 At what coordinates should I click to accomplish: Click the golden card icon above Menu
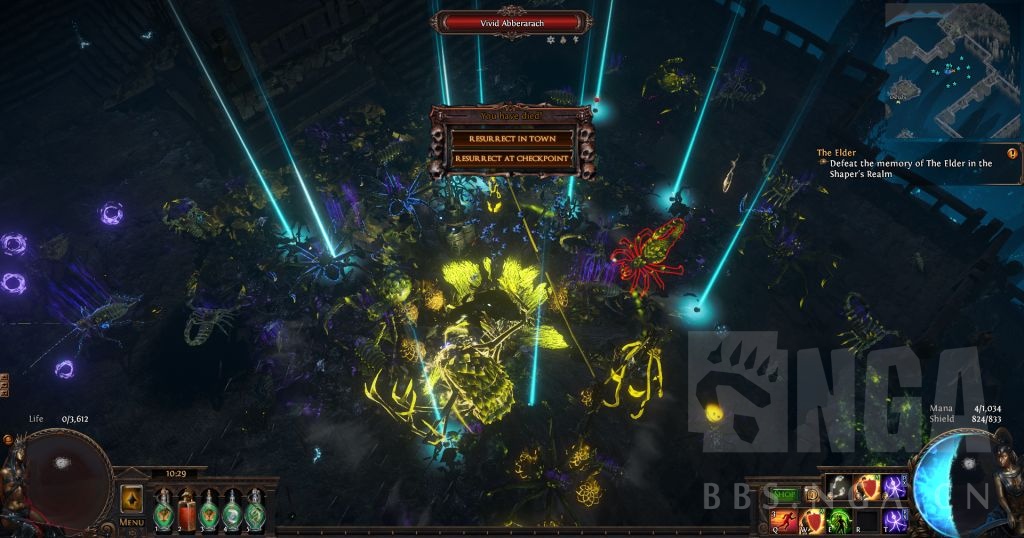coord(132,499)
